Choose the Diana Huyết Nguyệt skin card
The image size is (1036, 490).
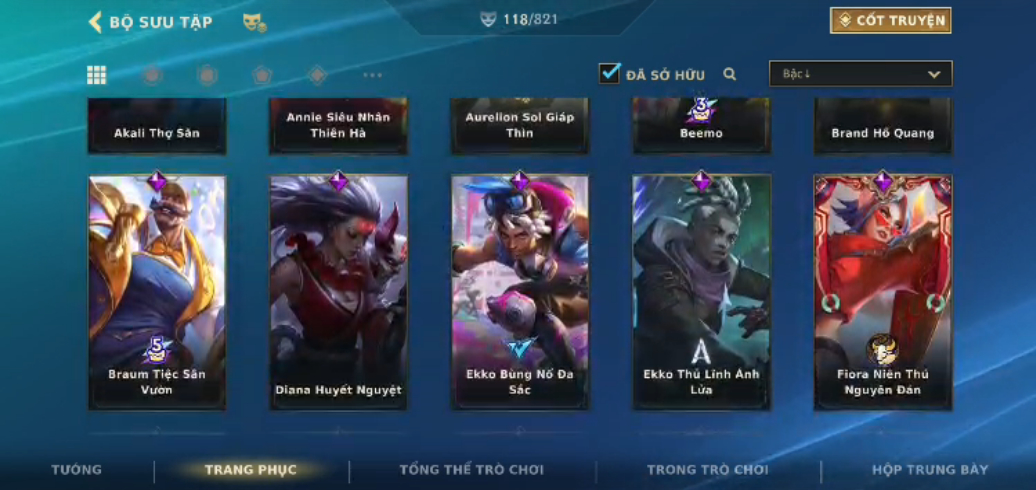coord(338,292)
